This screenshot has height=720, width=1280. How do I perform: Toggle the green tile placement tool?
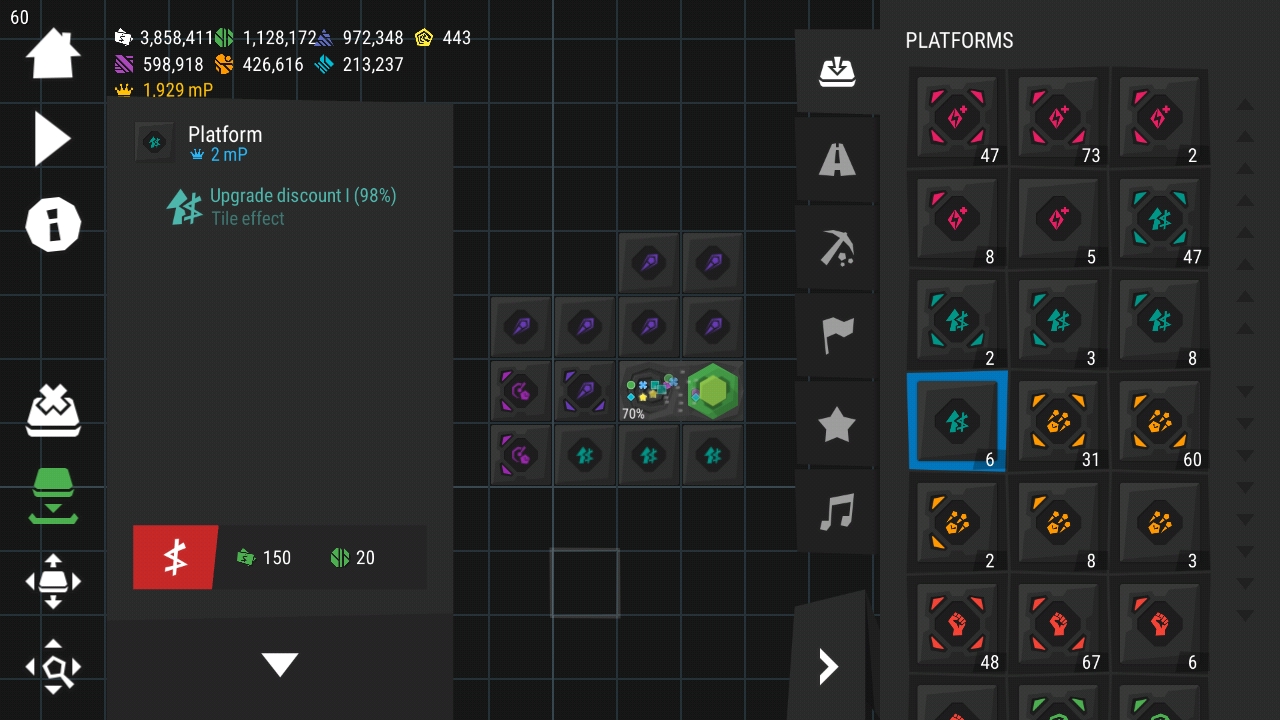[52, 495]
